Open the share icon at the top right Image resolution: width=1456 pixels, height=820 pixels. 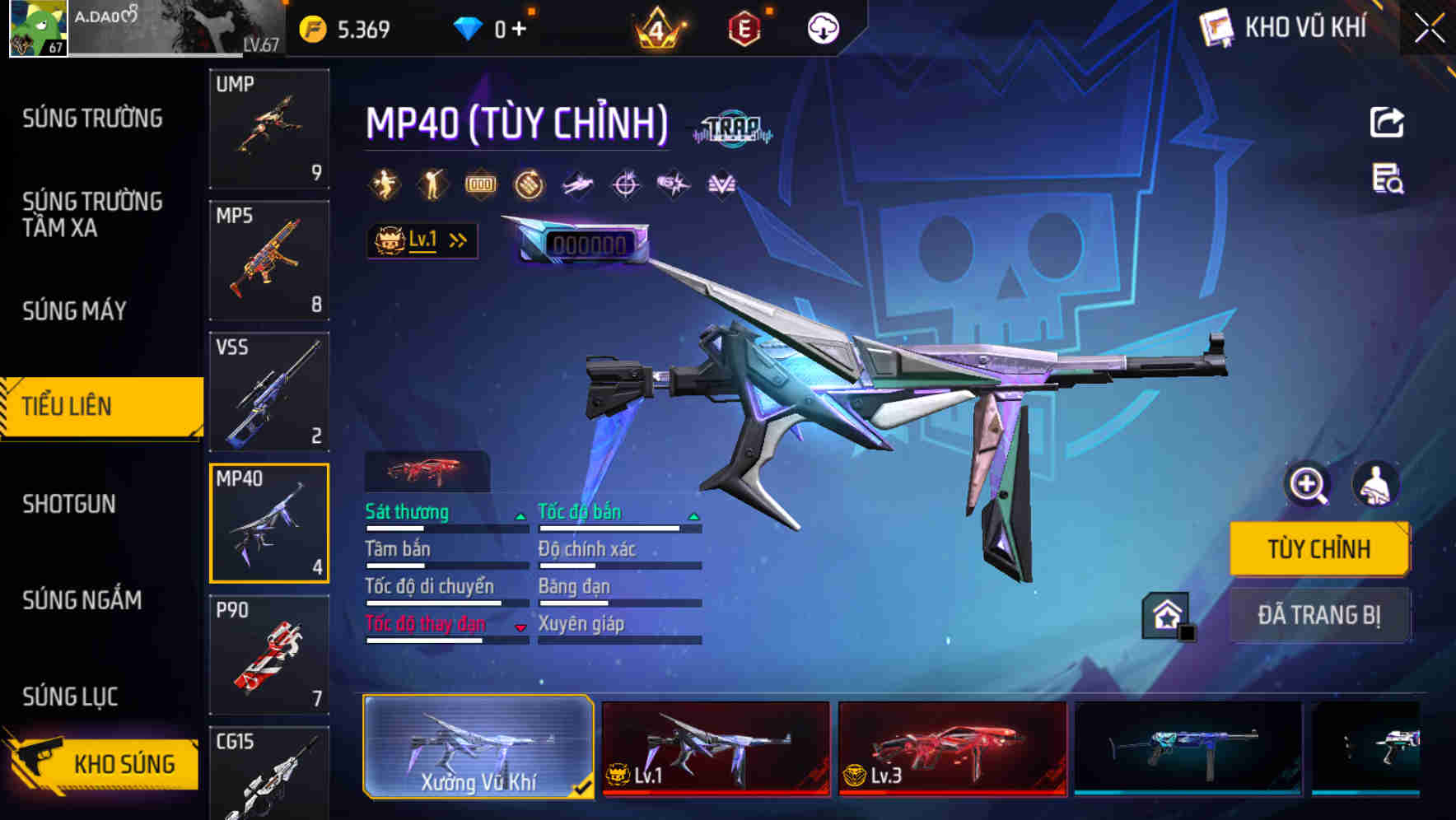click(x=1386, y=121)
